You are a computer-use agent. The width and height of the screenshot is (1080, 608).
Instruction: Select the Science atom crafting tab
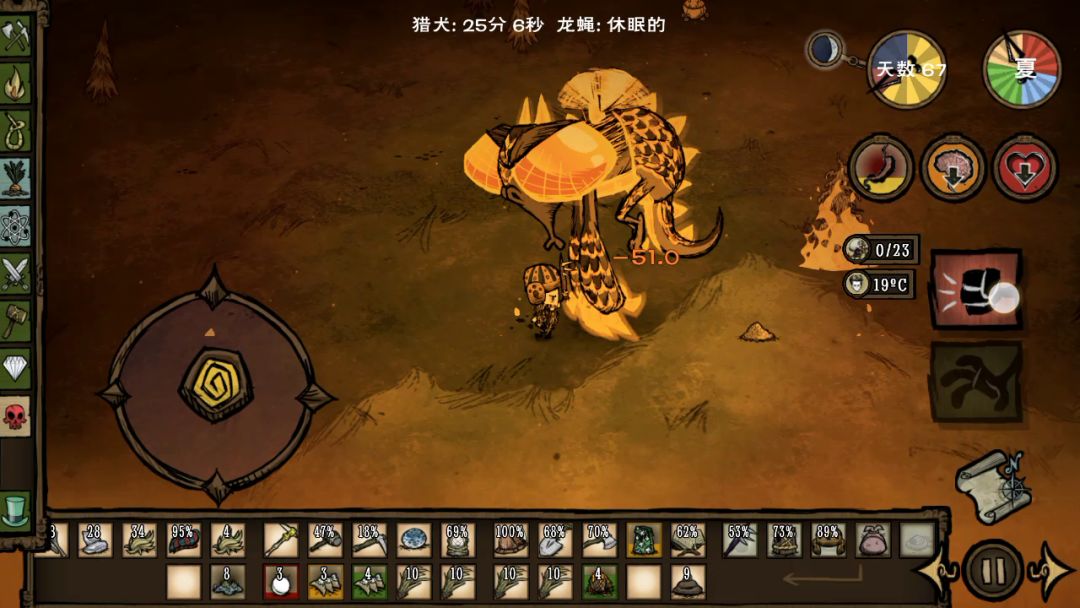[15, 225]
